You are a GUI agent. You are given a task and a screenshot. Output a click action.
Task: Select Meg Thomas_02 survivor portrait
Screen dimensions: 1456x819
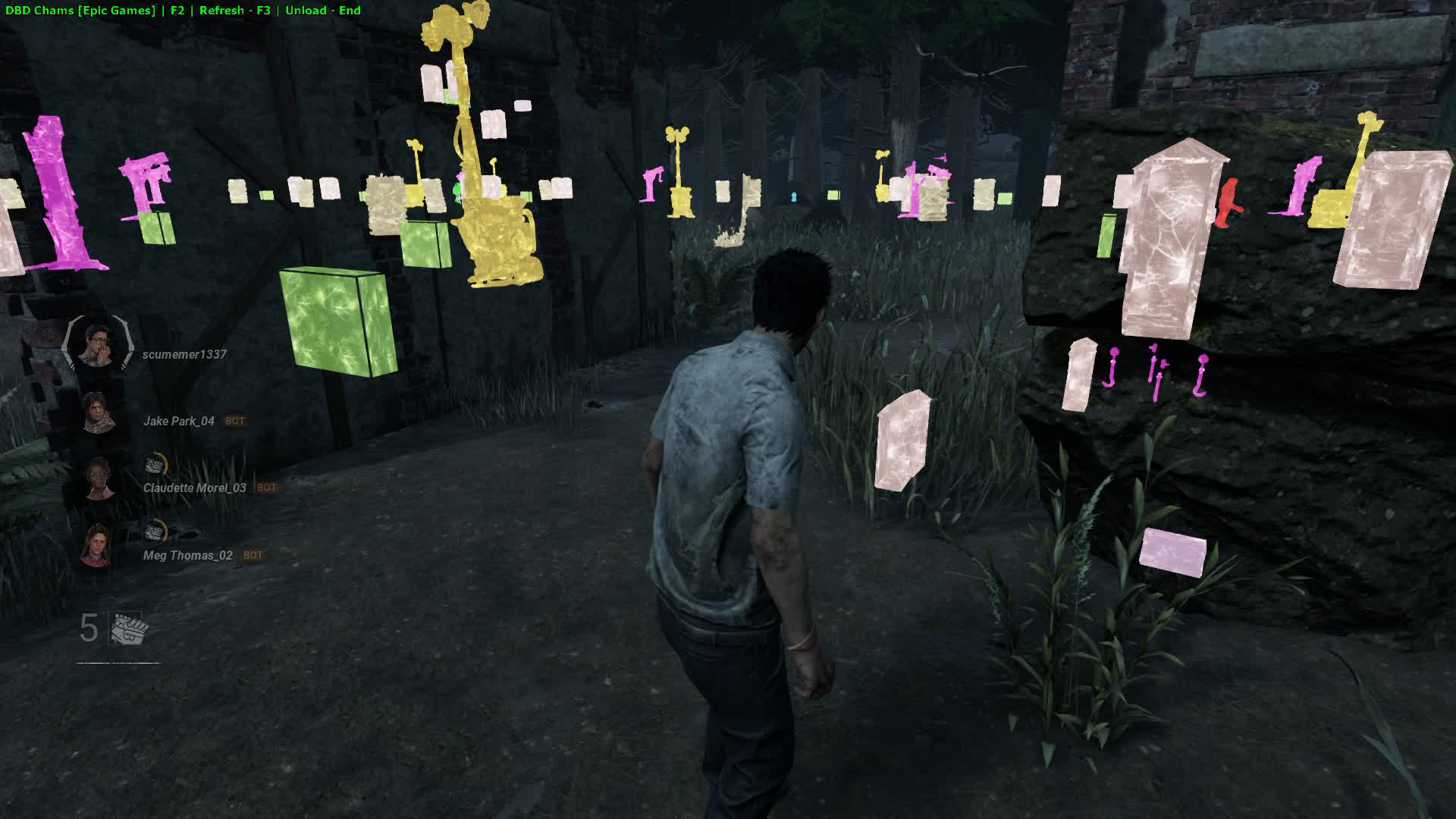point(96,545)
